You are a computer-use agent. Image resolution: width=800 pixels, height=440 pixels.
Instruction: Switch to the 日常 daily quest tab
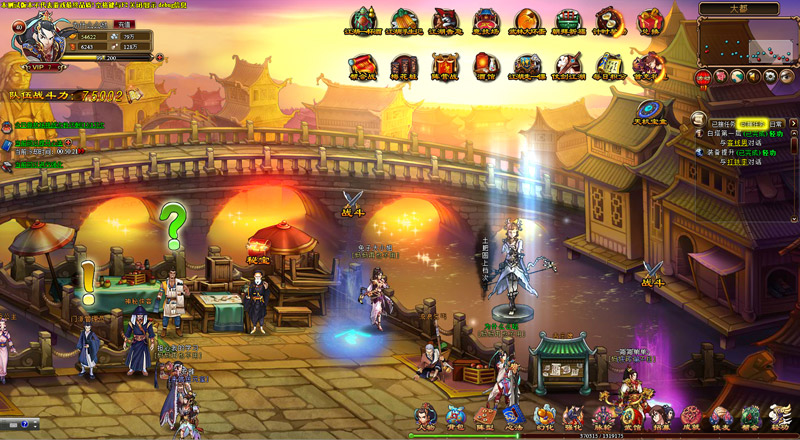(x=773, y=122)
